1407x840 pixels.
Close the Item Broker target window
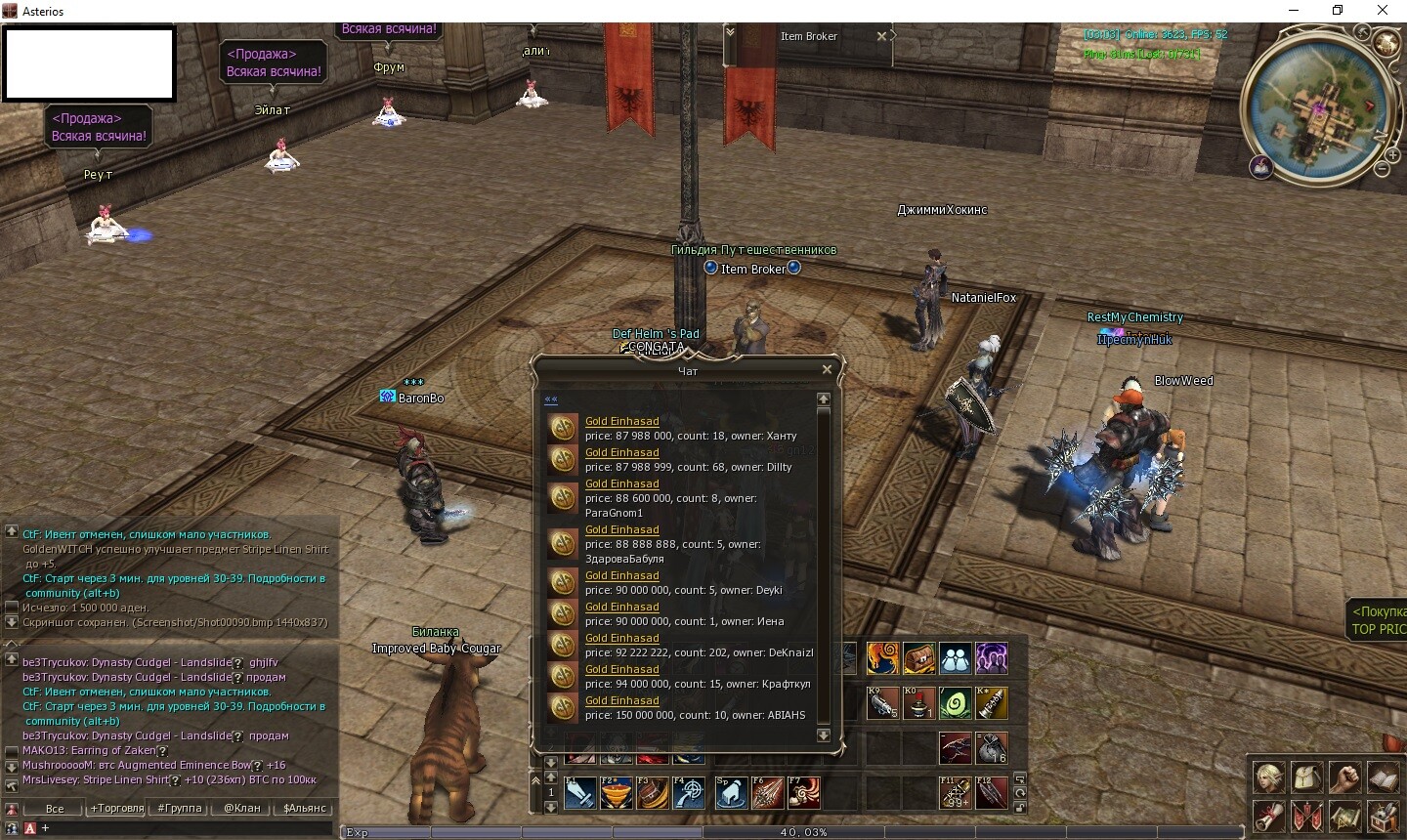(881, 36)
